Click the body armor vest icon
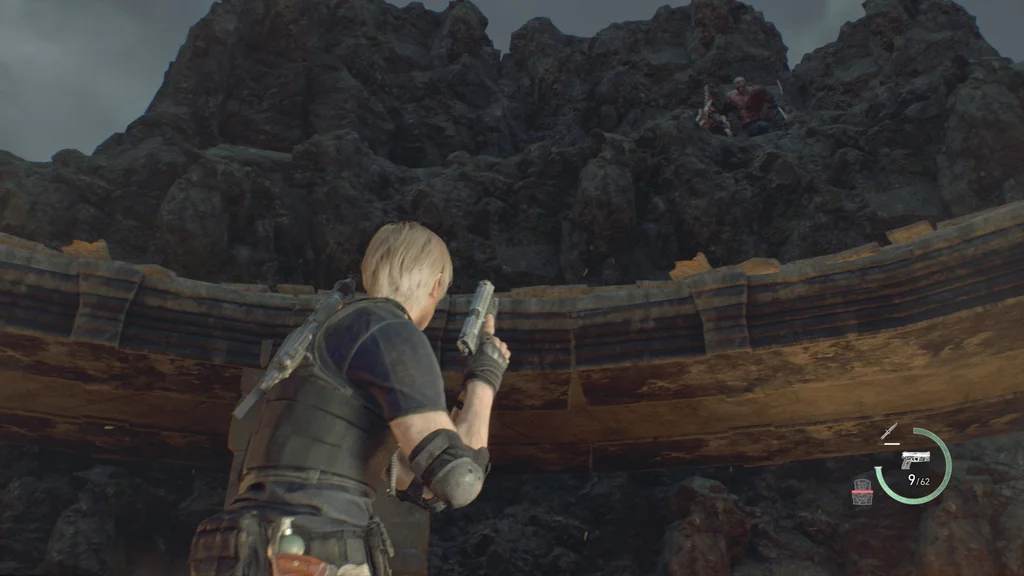The image size is (1024, 576). (862, 491)
